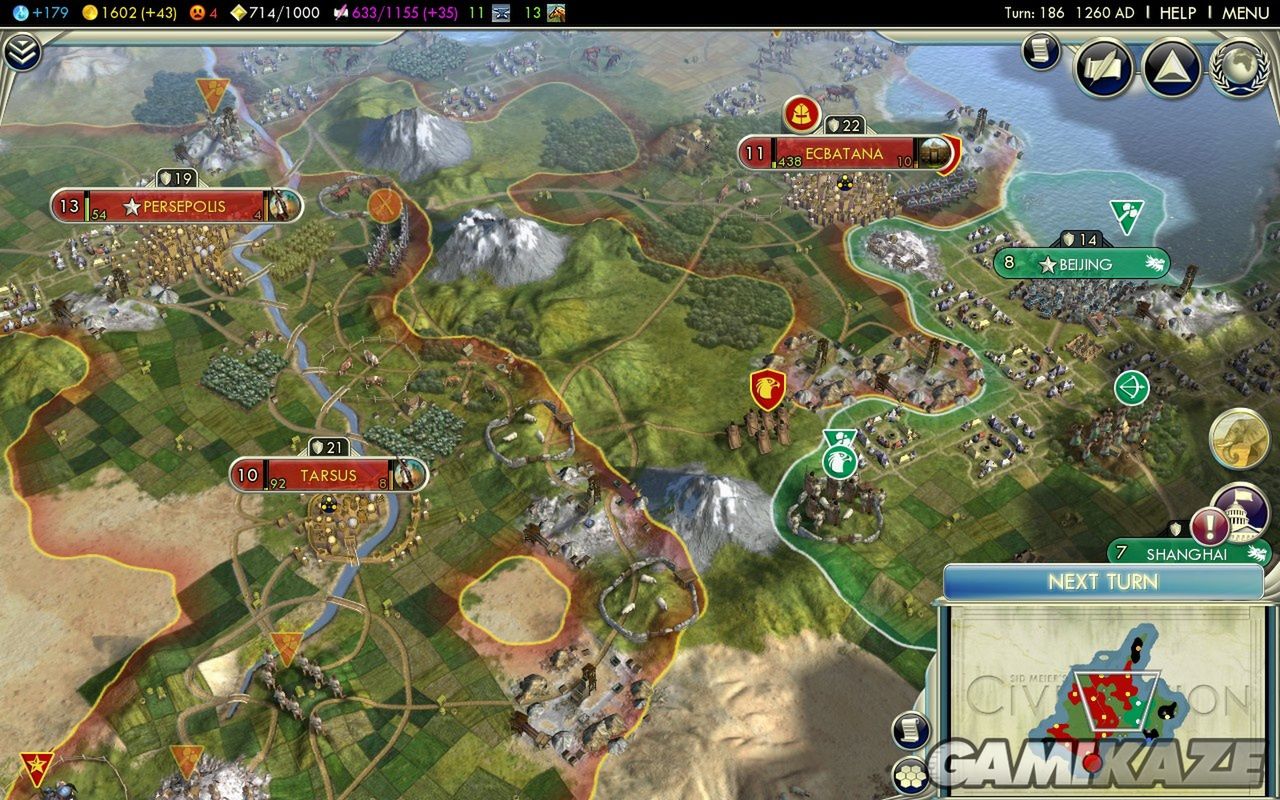
Task: Open the Ecbatana city banner
Action: tap(843, 154)
